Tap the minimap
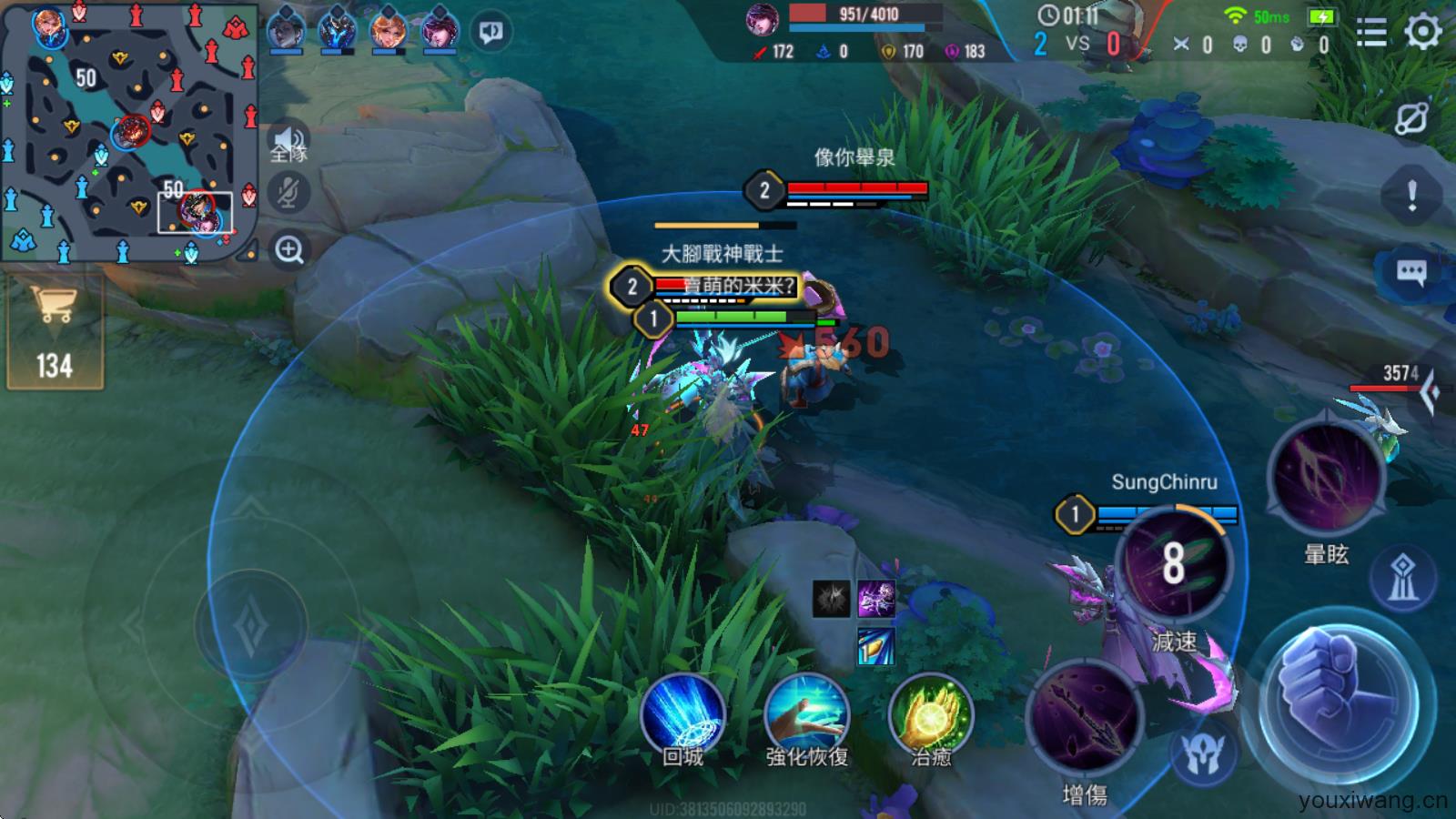 click(127, 132)
